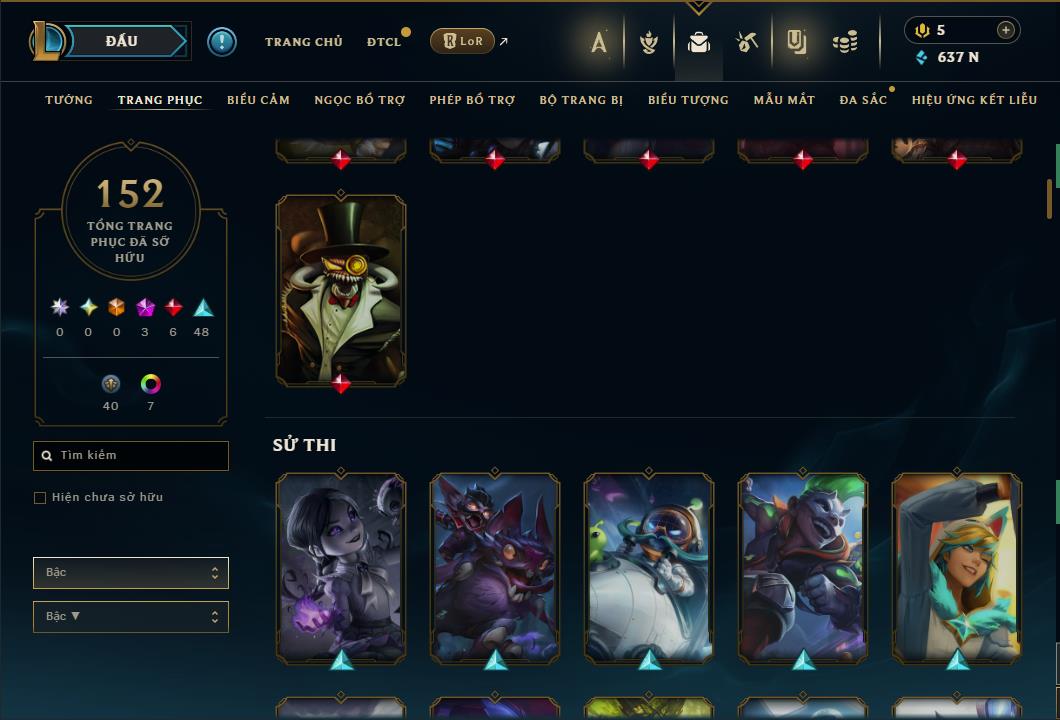
Task: Open the Bậc ▼ sorting dropdown
Action: point(130,617)
